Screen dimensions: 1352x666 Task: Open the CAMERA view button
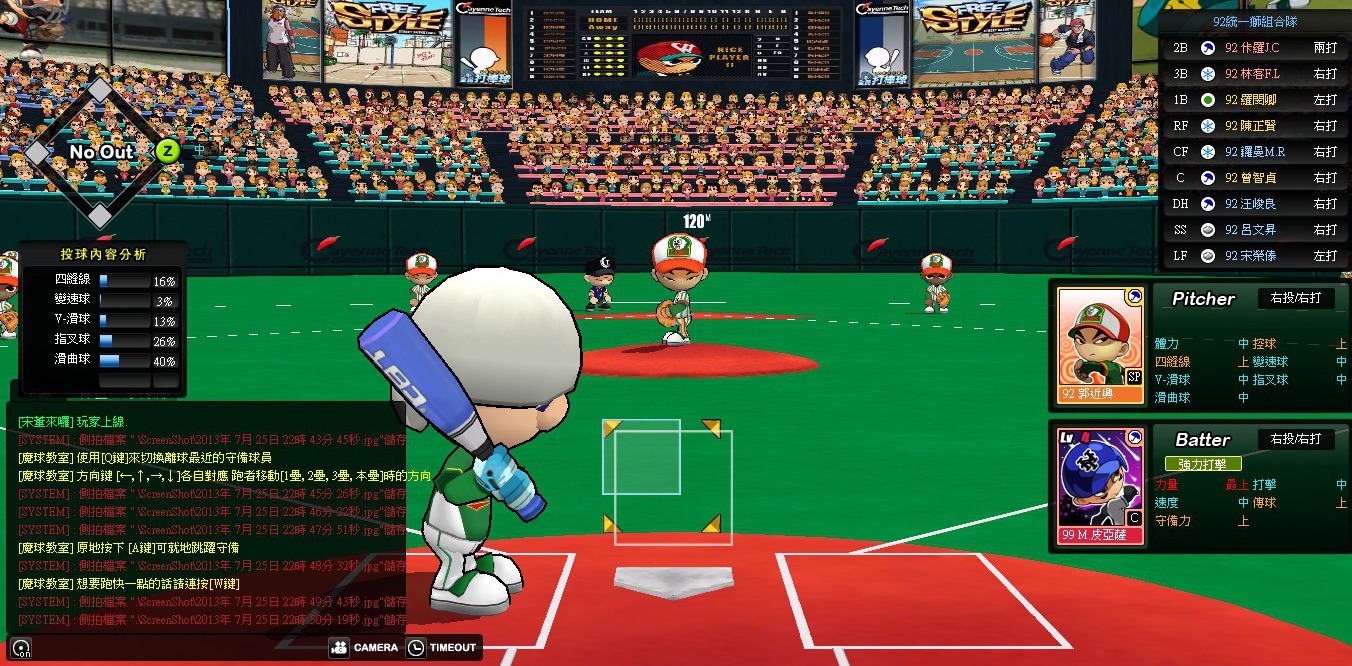click(x=364, y=648)
